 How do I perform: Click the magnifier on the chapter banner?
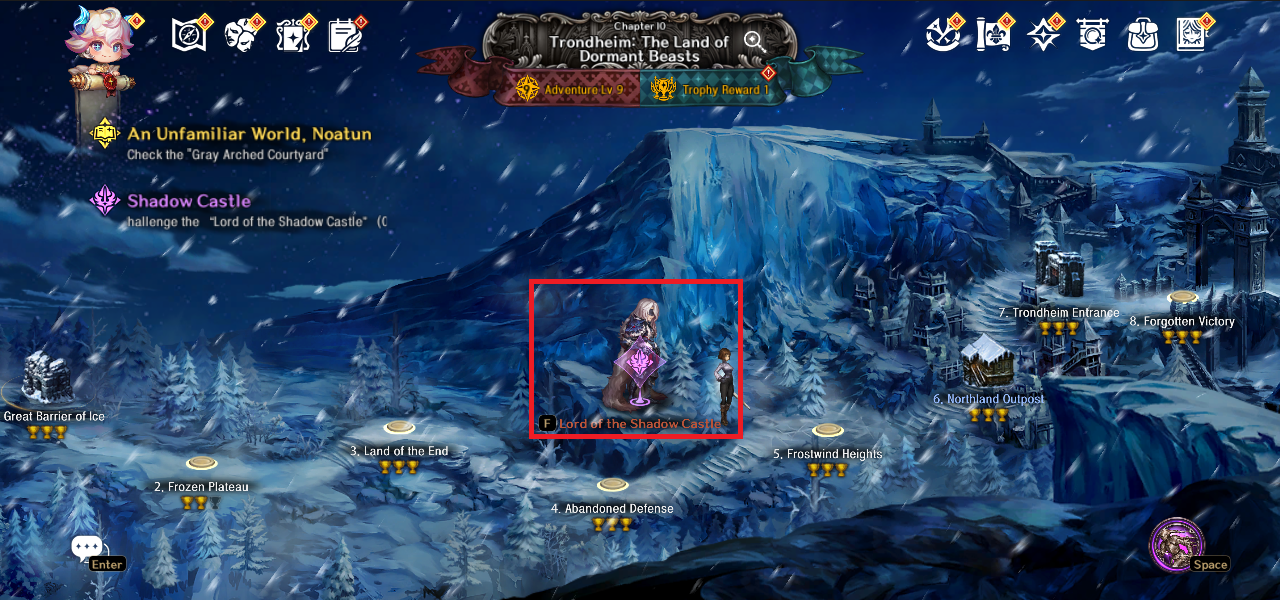[755, 41]
